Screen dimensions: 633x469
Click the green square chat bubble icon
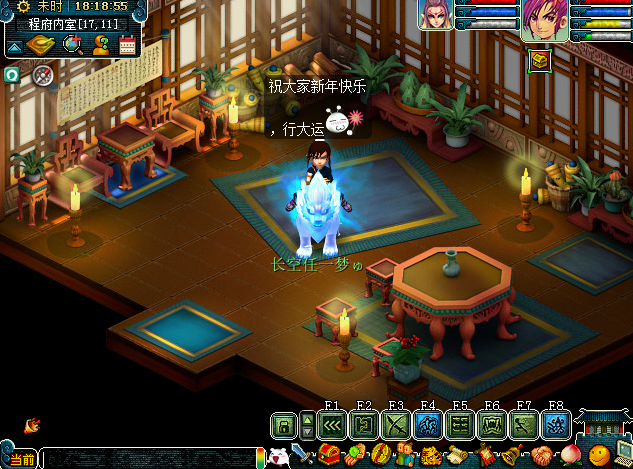tap(13, 75)
